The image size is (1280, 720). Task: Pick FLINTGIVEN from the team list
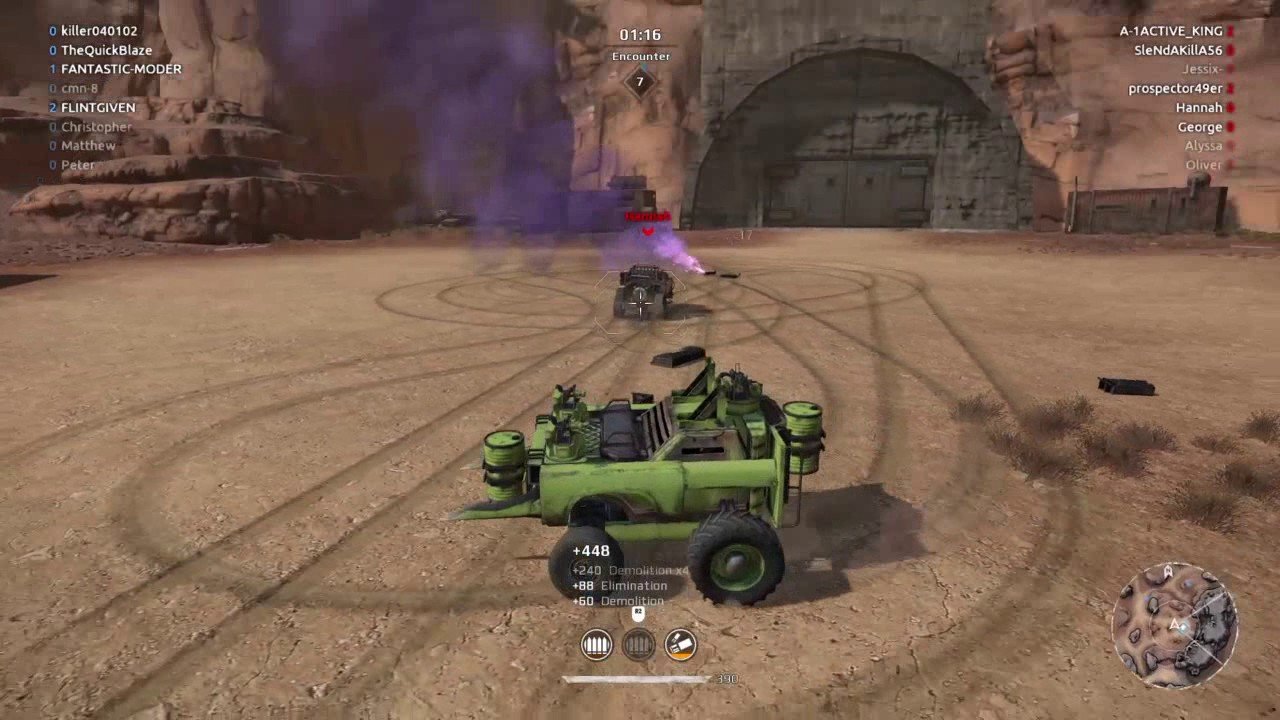point(98,107)
